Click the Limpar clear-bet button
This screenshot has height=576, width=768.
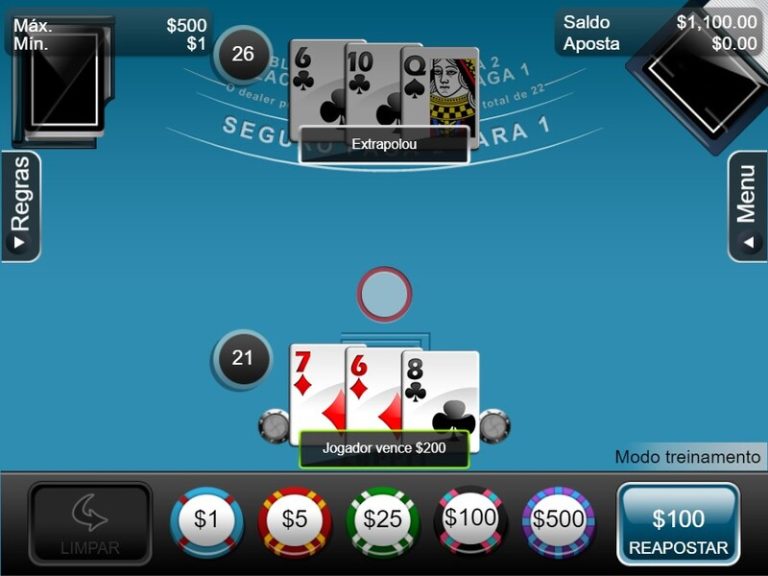tap(90, 524)
